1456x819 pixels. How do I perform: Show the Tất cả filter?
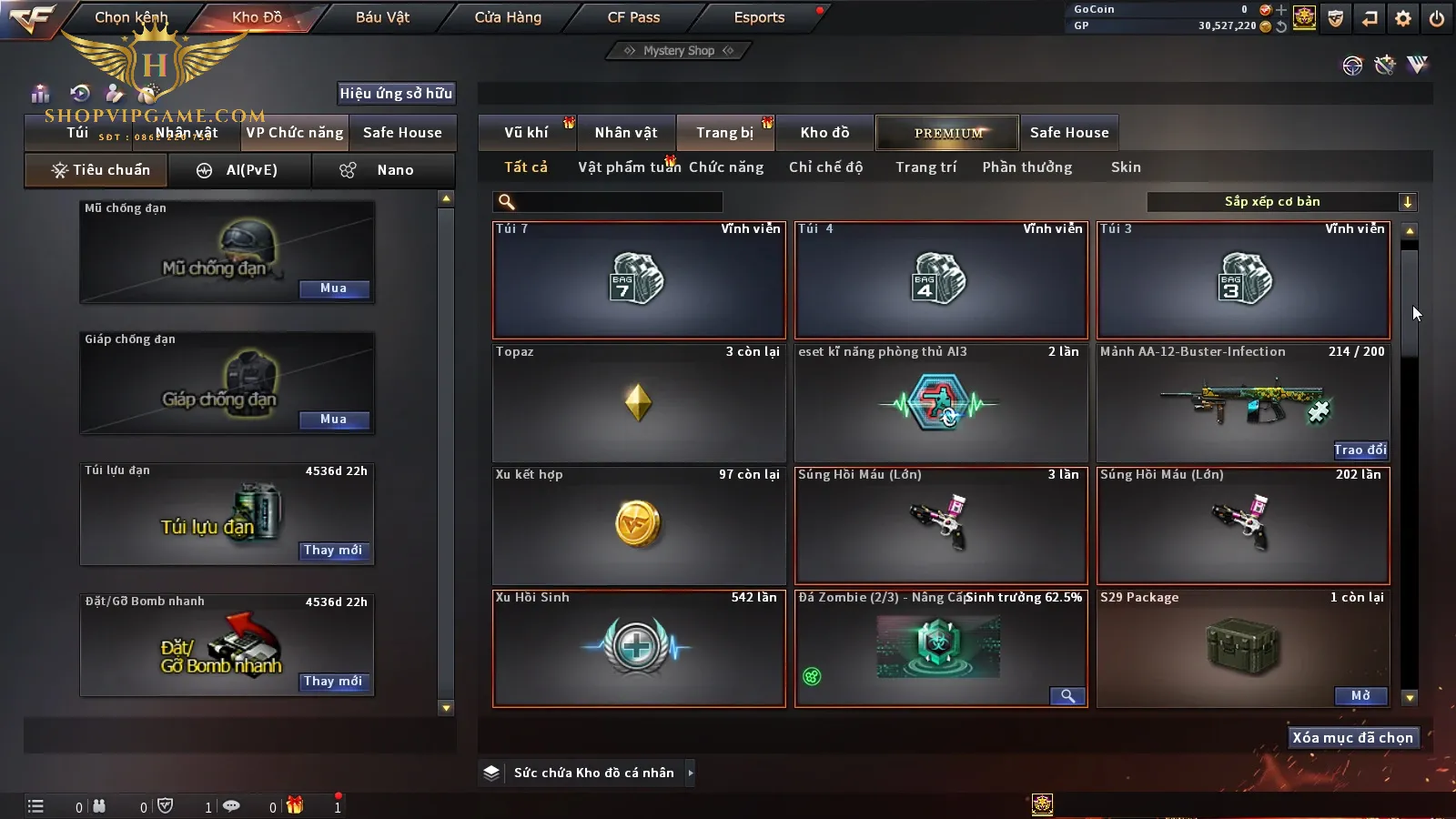click(526, 167)
